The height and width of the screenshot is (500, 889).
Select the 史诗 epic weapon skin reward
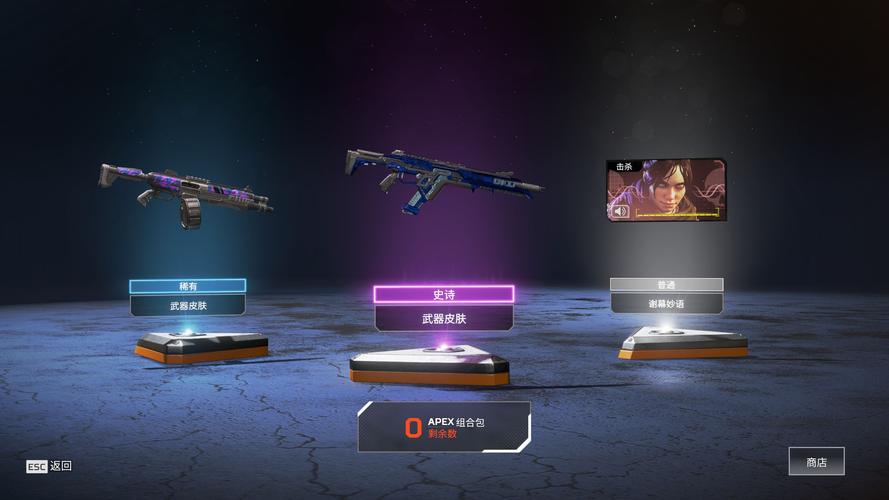[444, 308]
